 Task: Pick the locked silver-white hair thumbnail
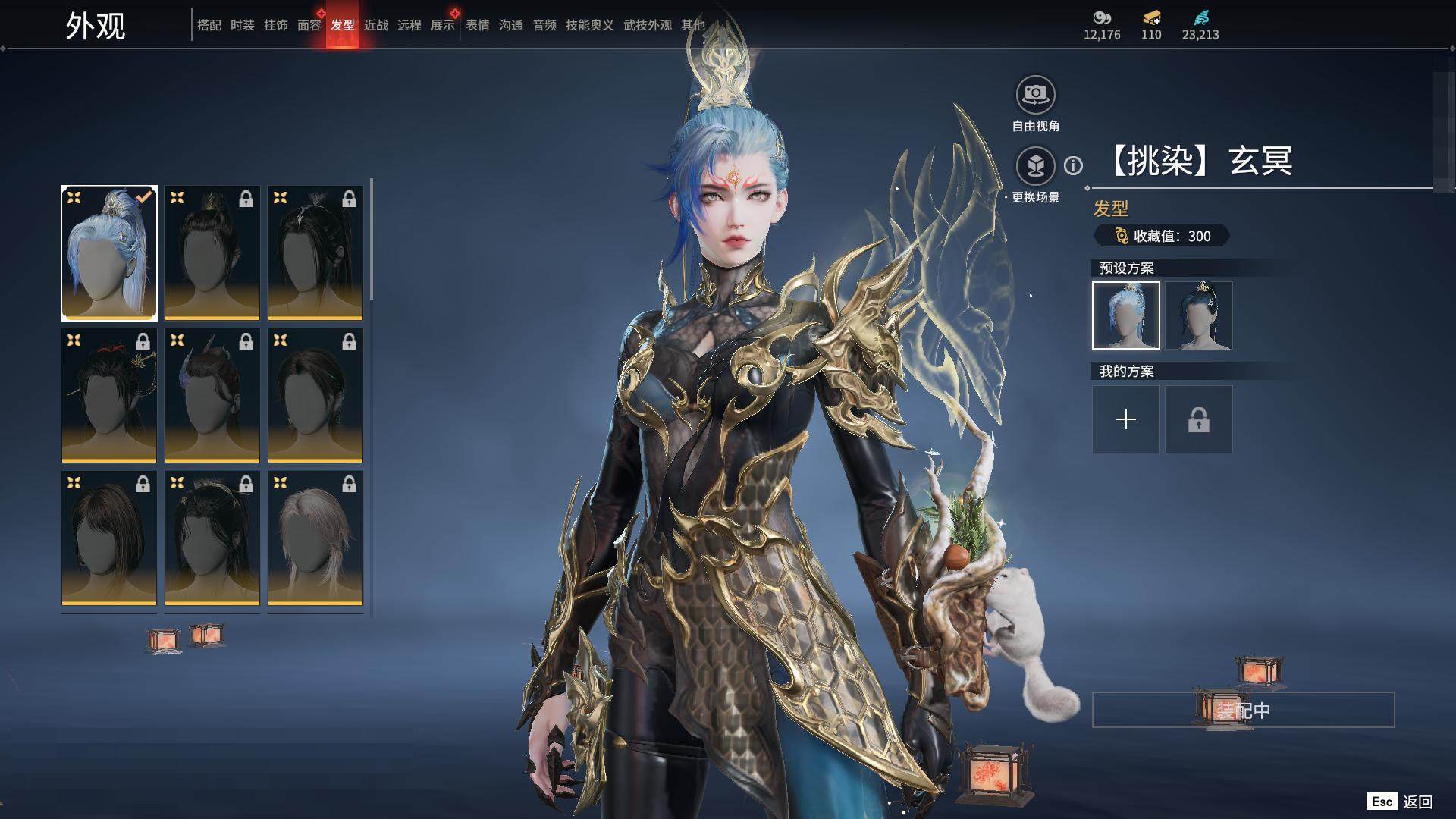tap(315, 538)
